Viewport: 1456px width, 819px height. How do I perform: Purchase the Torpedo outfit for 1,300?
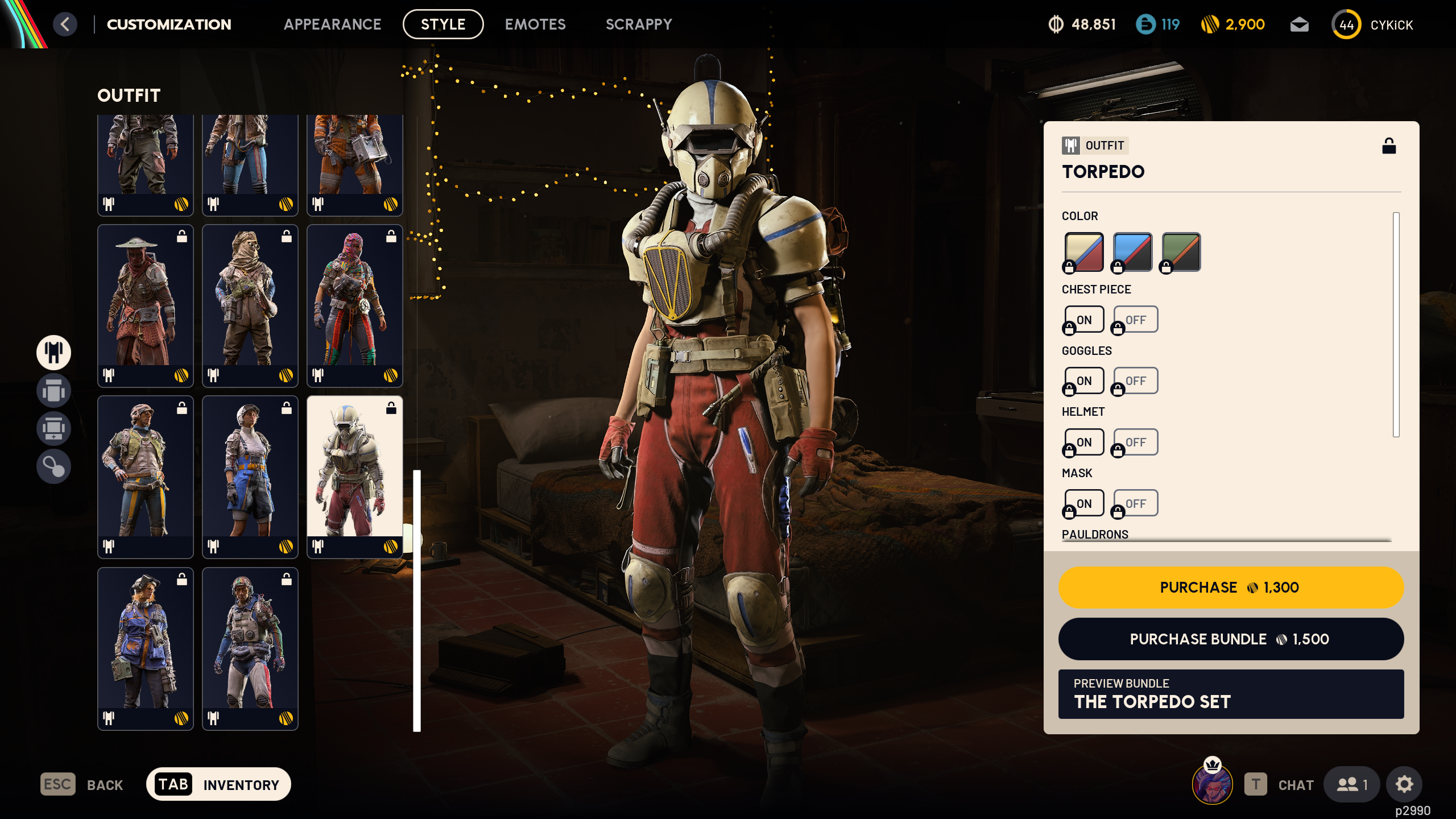[x=1230, y=587]
